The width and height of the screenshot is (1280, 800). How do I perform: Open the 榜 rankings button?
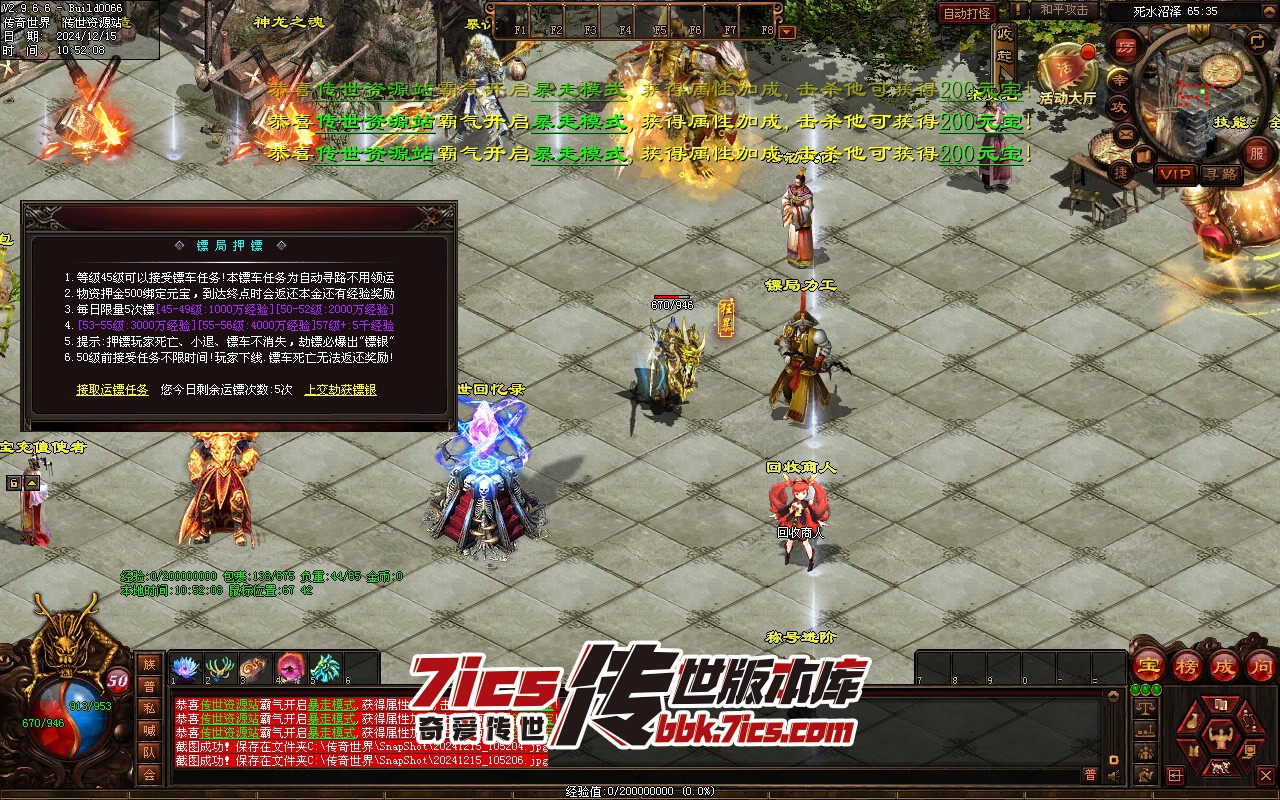coord(1186,666)
